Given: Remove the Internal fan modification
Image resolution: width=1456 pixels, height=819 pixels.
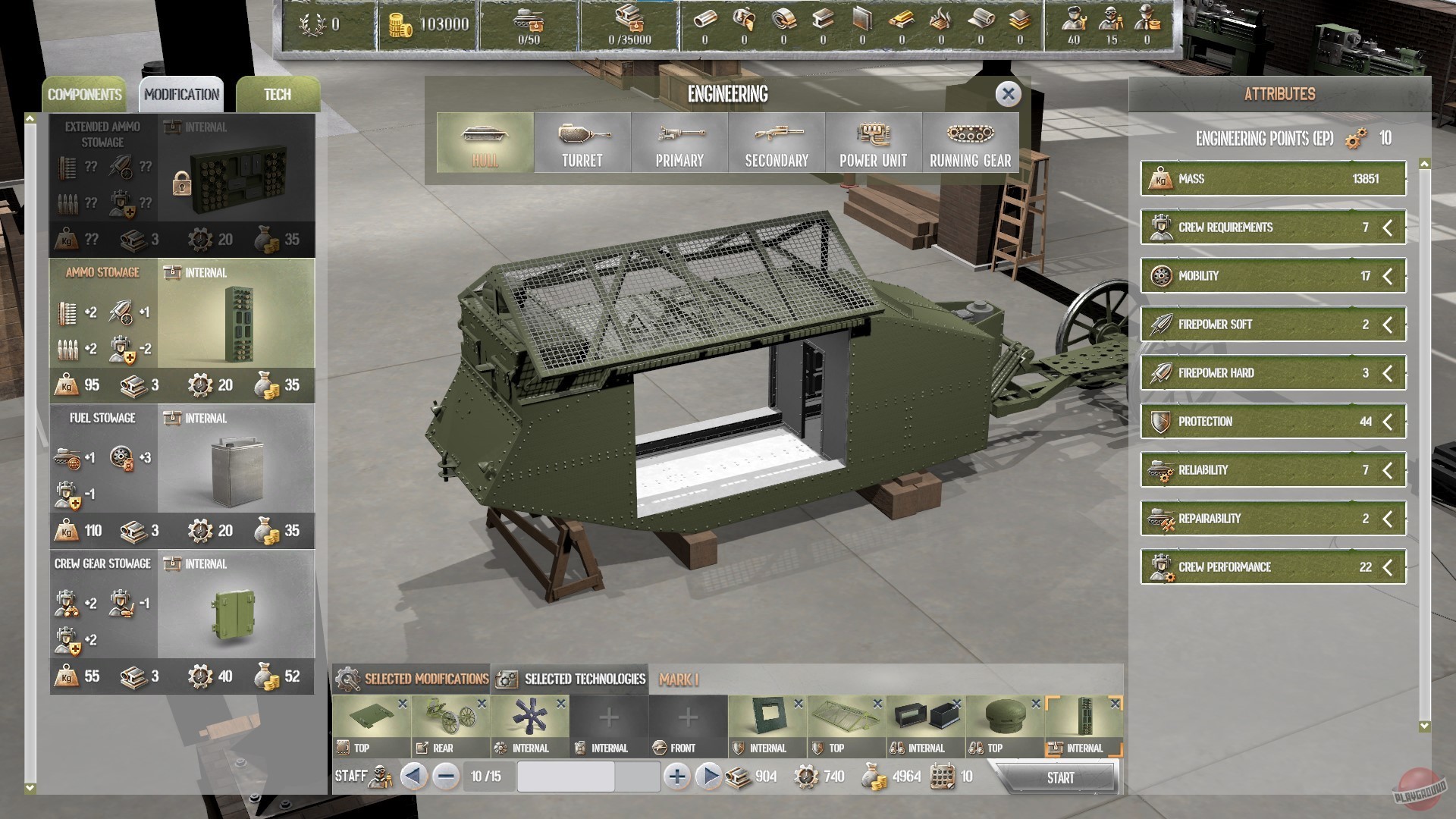Looking at the screenshot, I should click(x=563, y=704).
